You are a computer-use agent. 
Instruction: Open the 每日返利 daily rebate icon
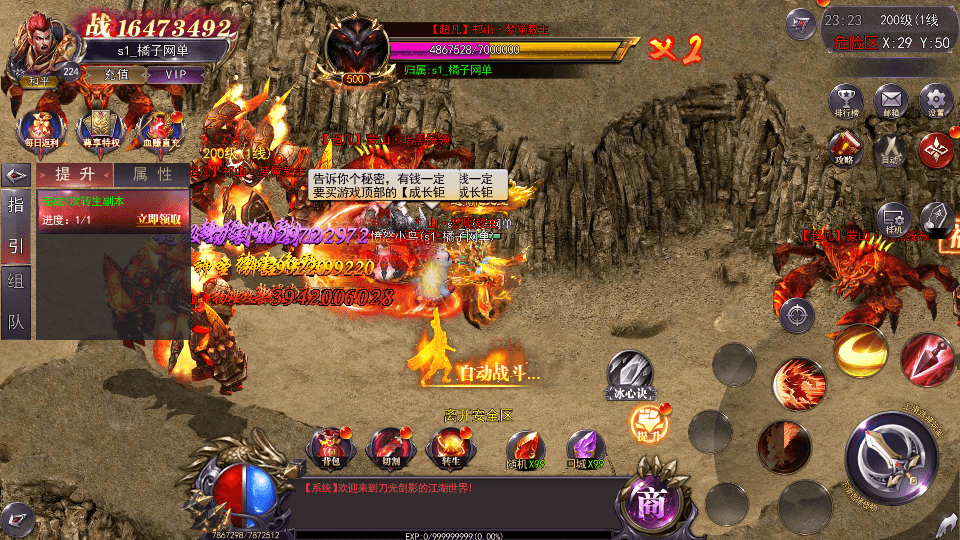click(x=38, y=128)
